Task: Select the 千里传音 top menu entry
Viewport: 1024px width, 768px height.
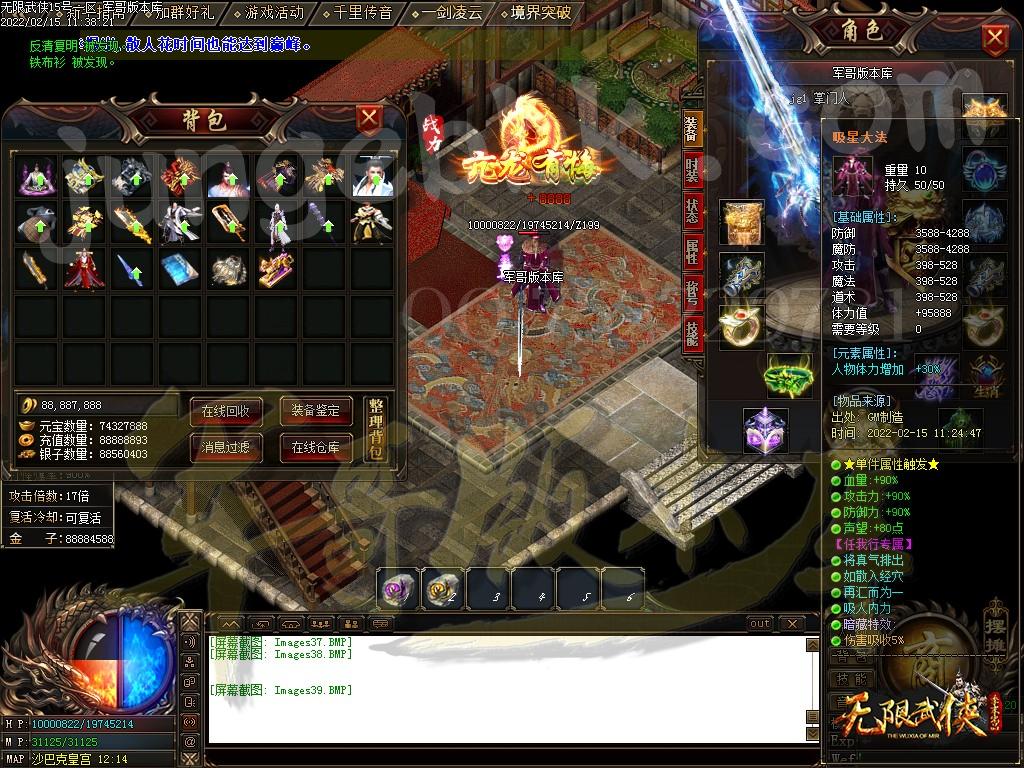Action: (x=363, y=13)
